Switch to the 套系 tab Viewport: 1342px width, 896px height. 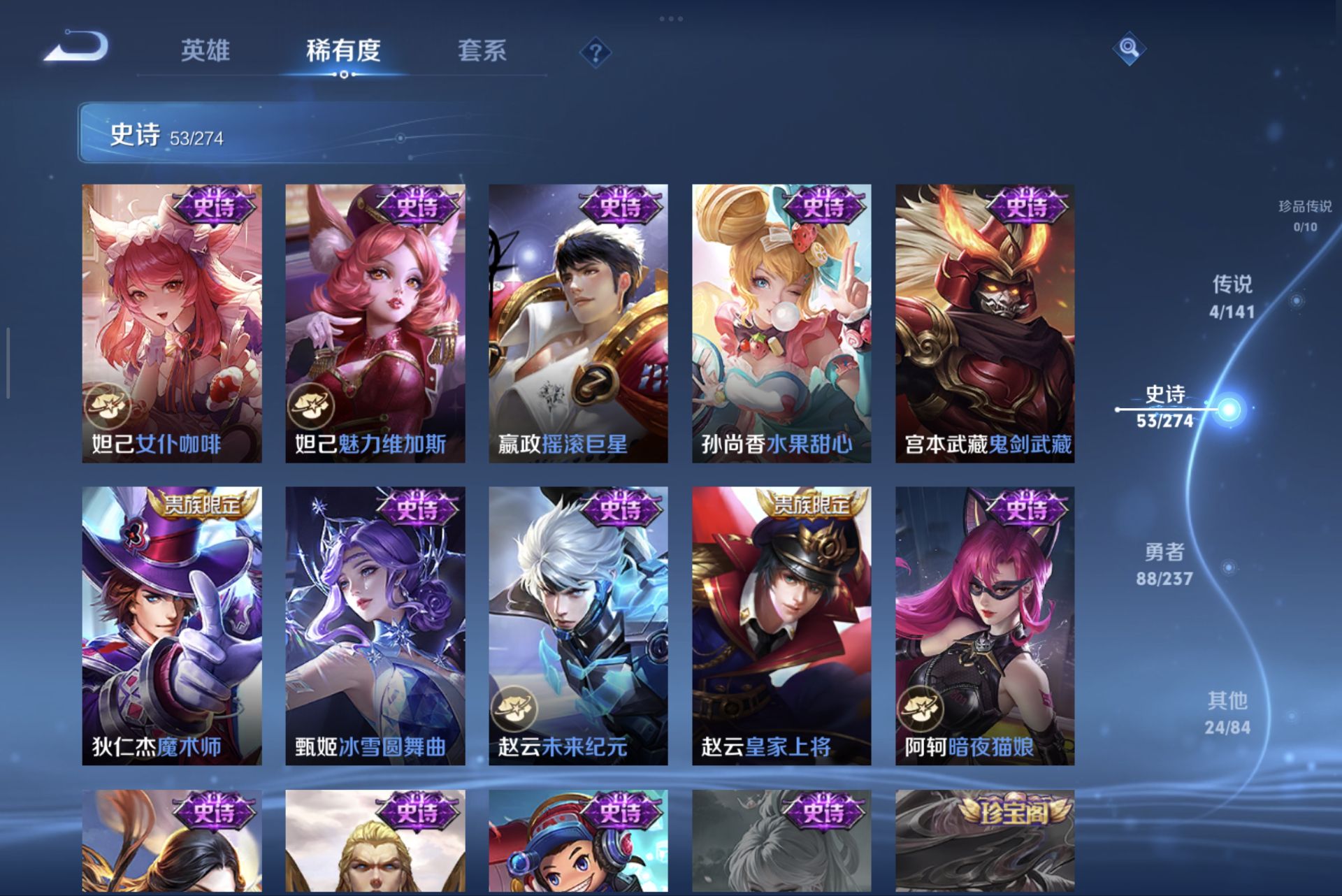click(x=484, y=50)
